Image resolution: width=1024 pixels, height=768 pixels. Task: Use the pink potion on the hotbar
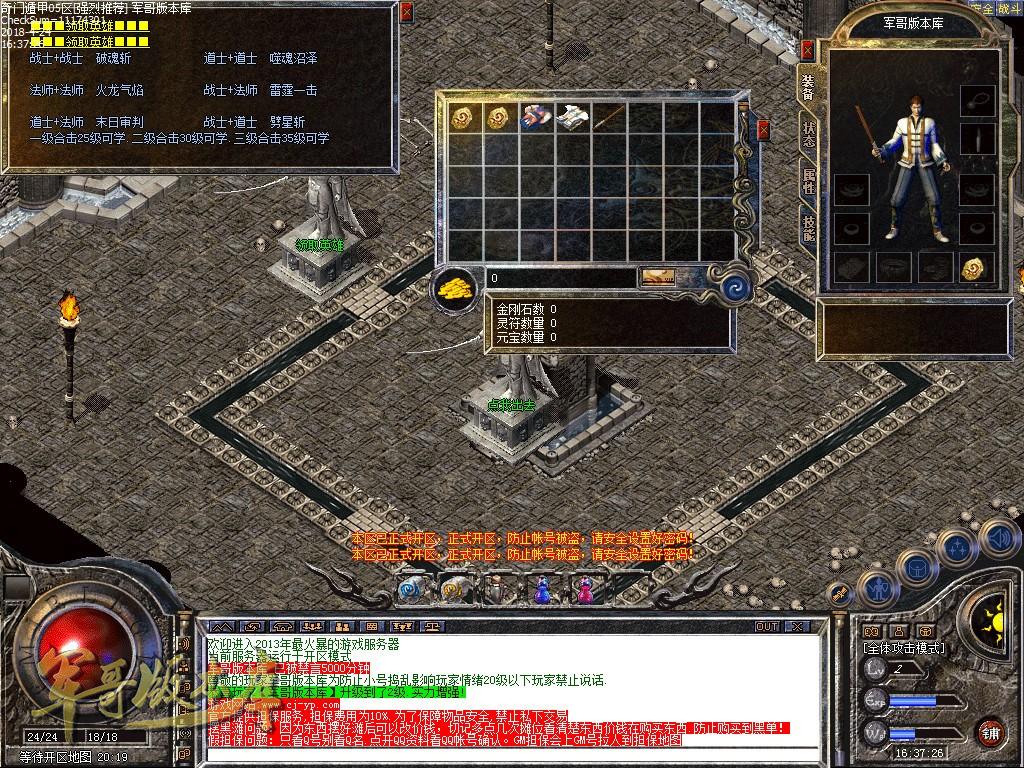pos(584,590)
